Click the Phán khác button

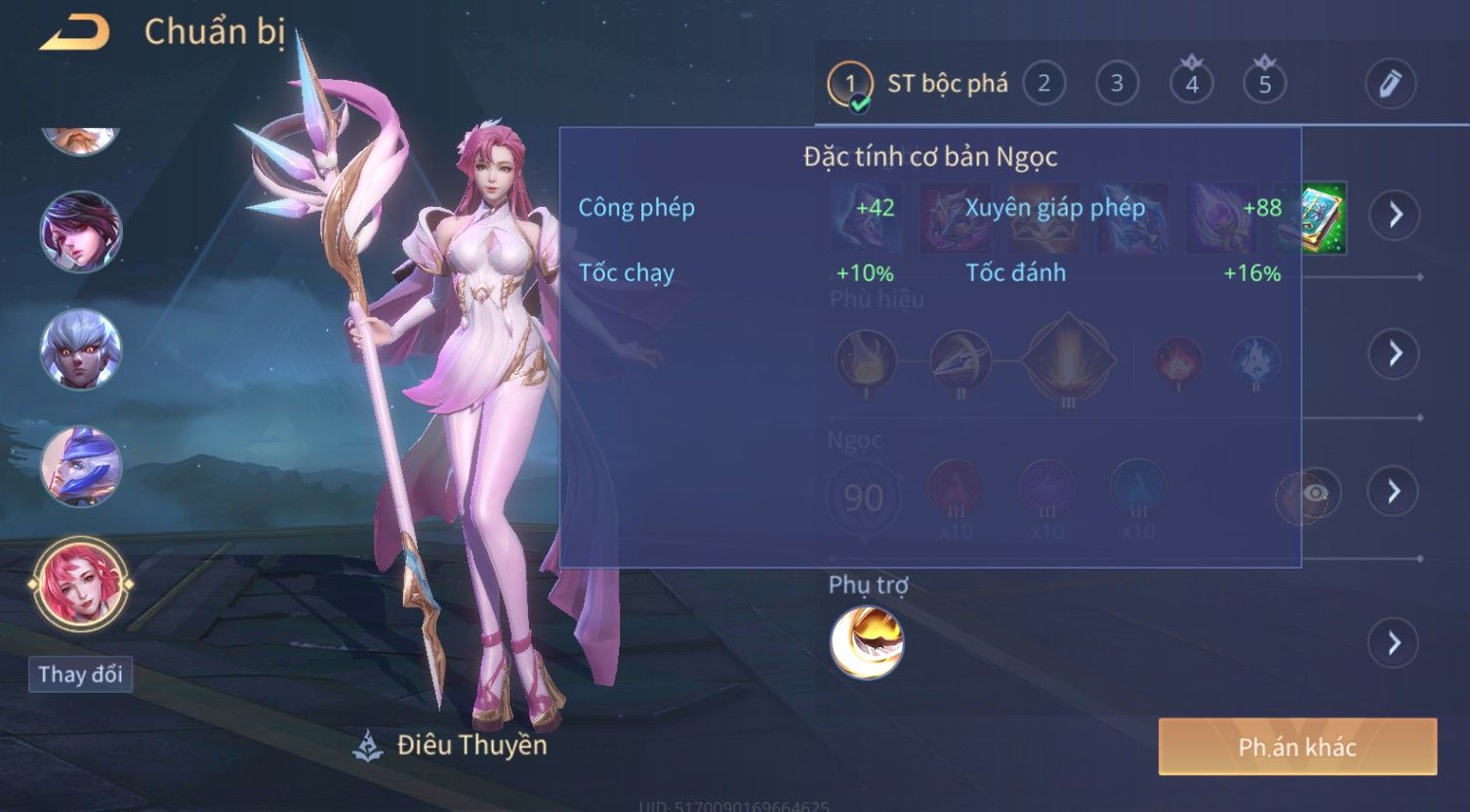click(x=1297, y=748)
